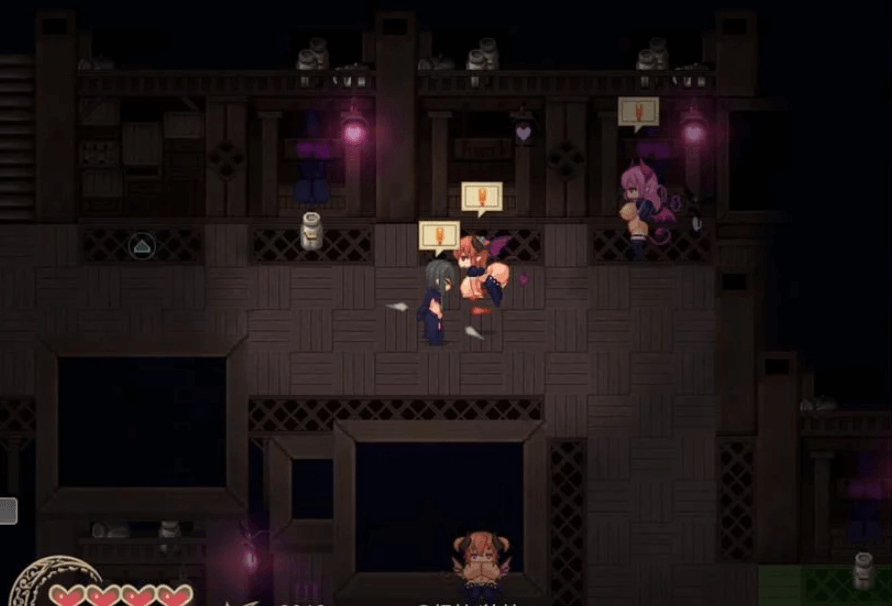892x606 pixels.
Task: Click the circled up-arrow icon
Action: (142, 245)
